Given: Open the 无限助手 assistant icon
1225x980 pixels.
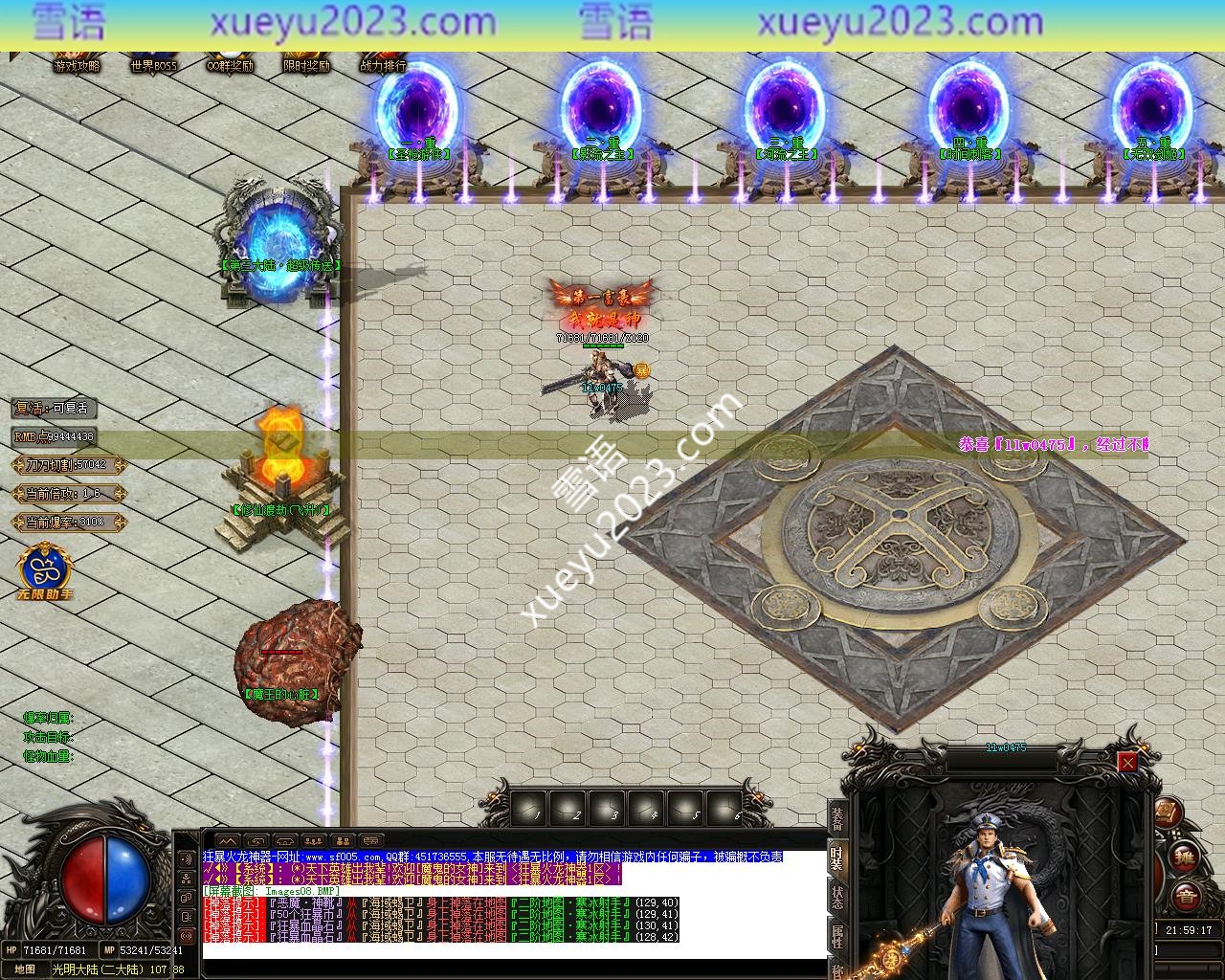Looking at the screenshot, I should (x=44, y=570).
